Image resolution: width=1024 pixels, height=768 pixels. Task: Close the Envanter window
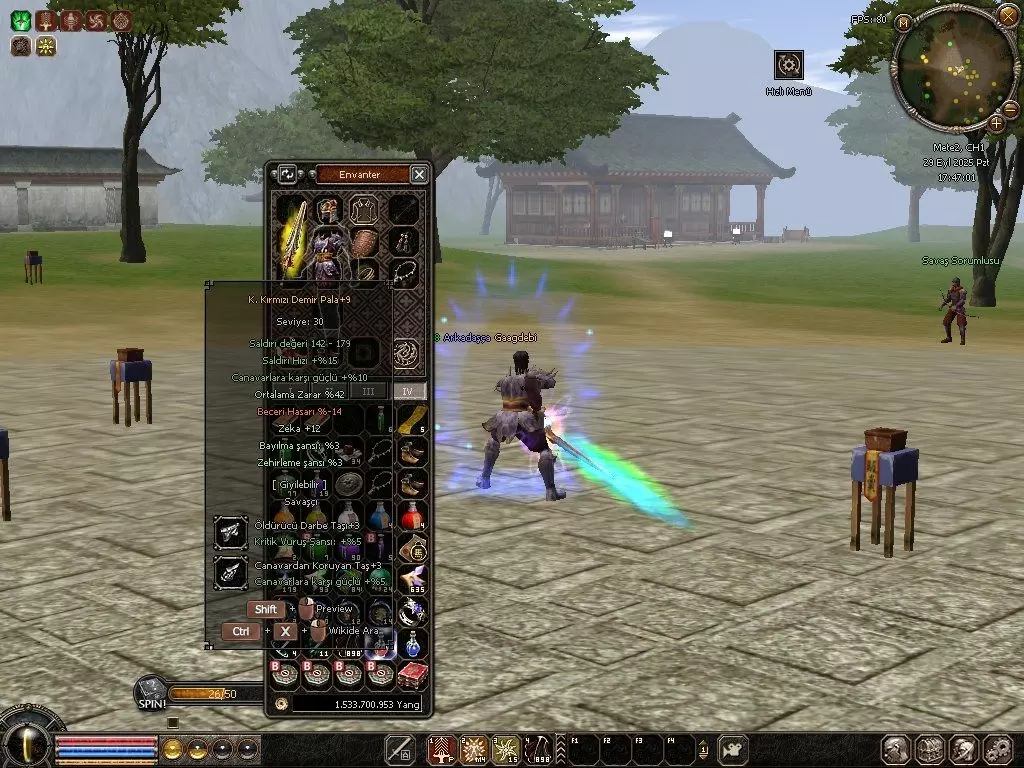419,174
